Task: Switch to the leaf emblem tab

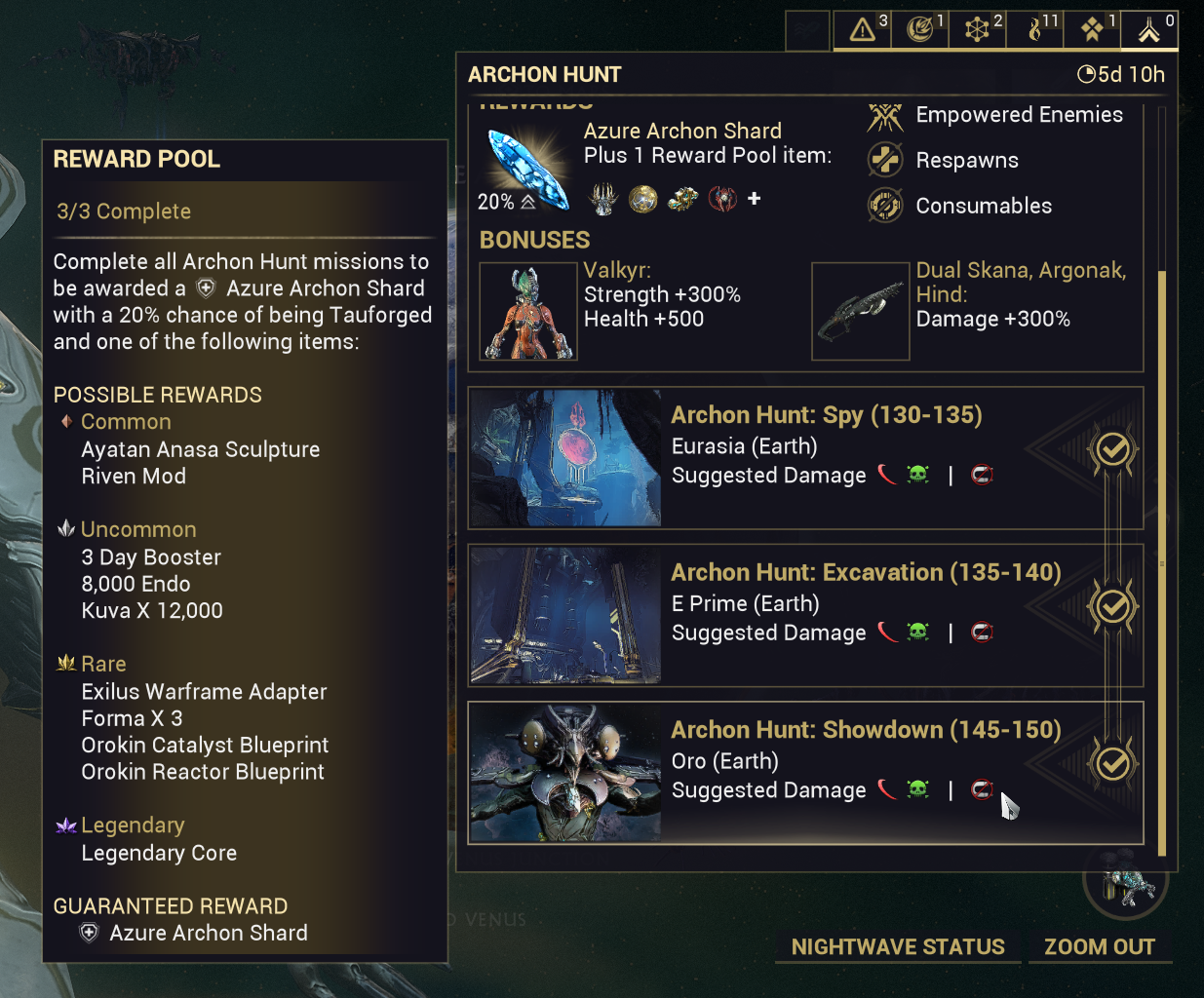Action: point(919,29)
